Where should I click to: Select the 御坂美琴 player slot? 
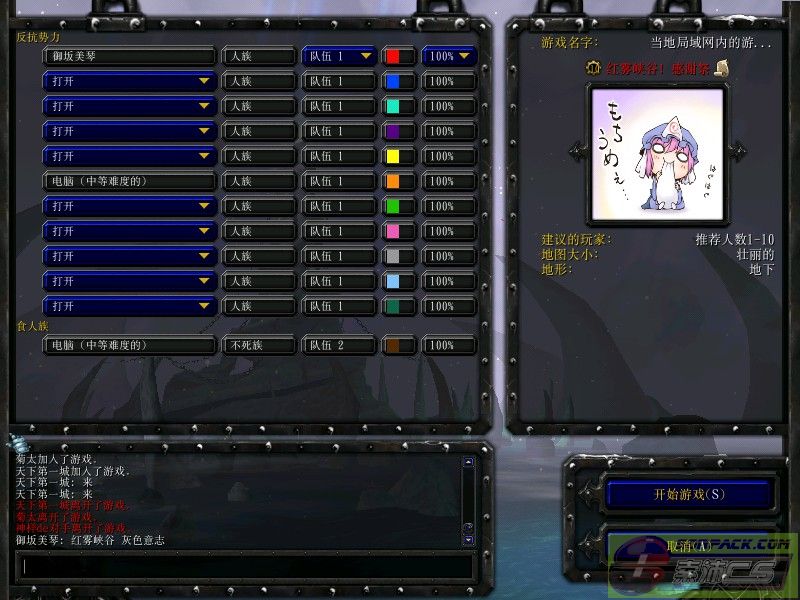coord(129,56)
